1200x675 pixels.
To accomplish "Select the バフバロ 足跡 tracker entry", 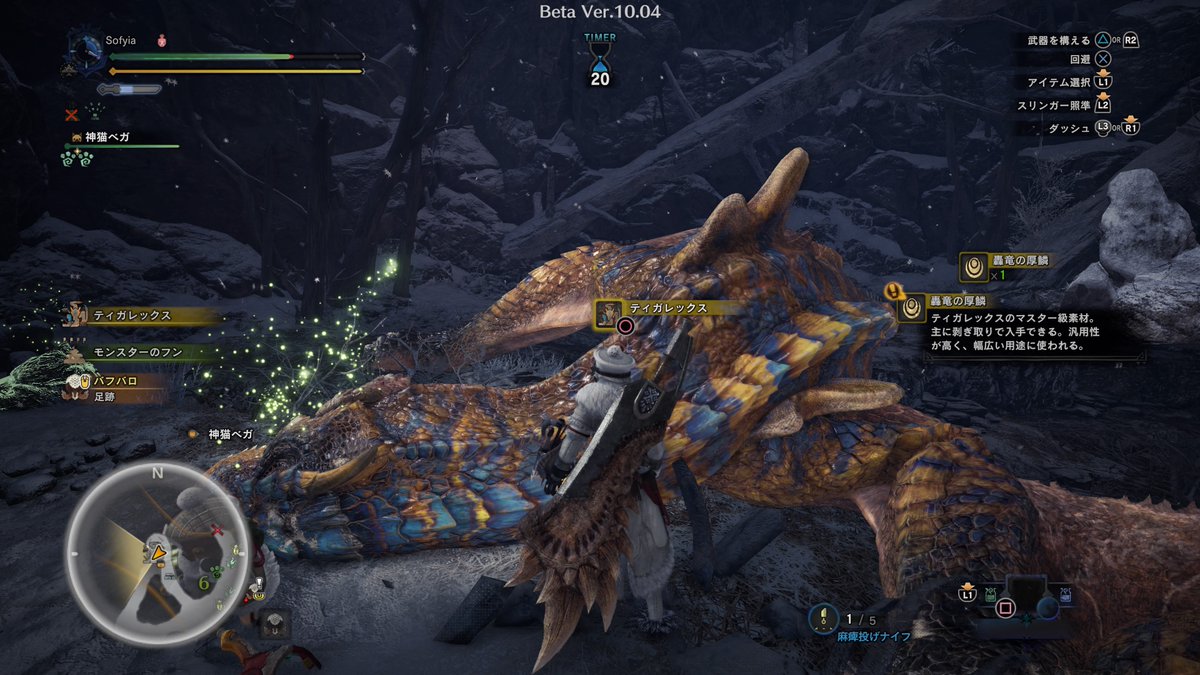I will (x=117, y=387).
